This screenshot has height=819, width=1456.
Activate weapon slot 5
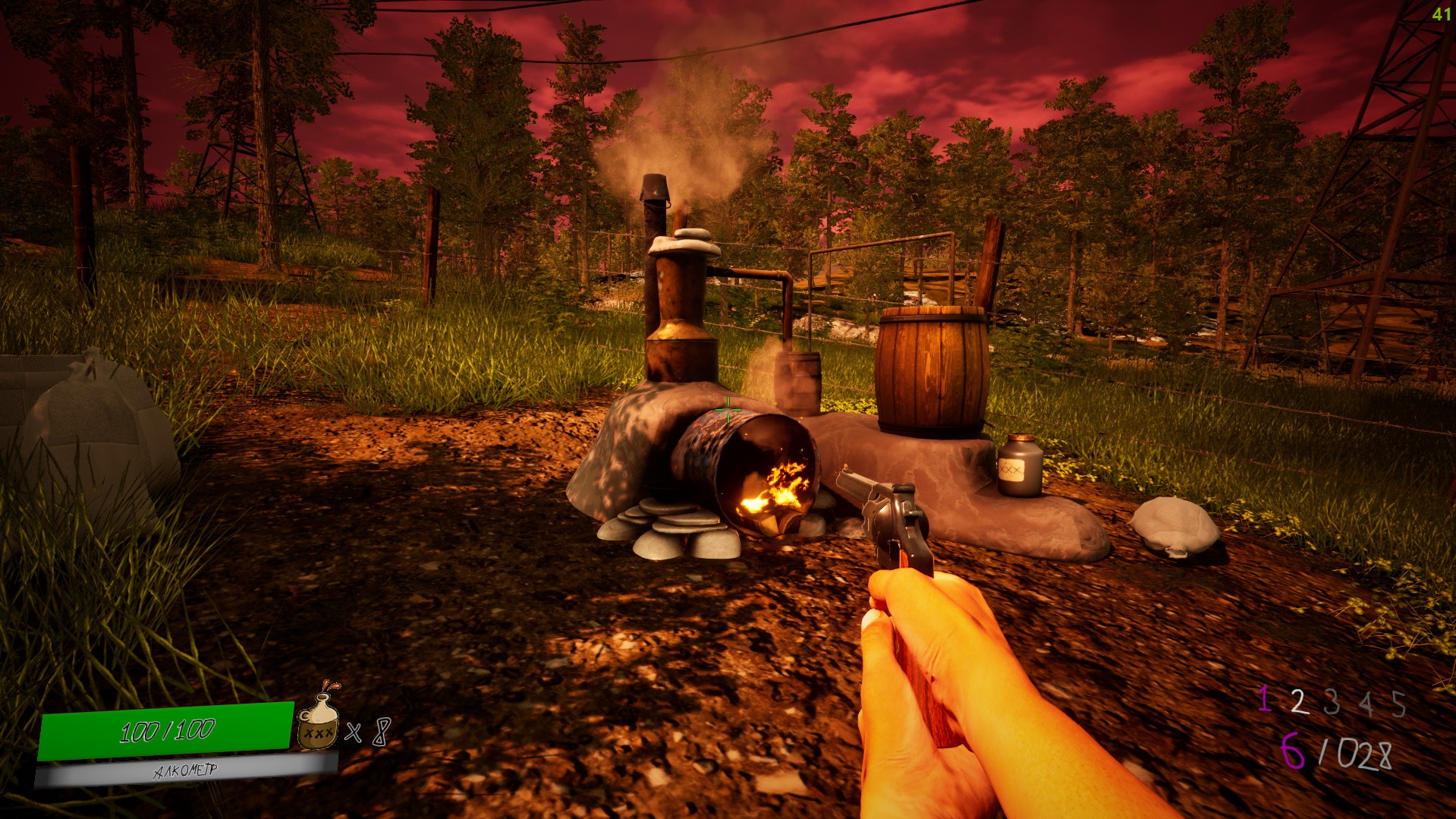pos(1399,704)
